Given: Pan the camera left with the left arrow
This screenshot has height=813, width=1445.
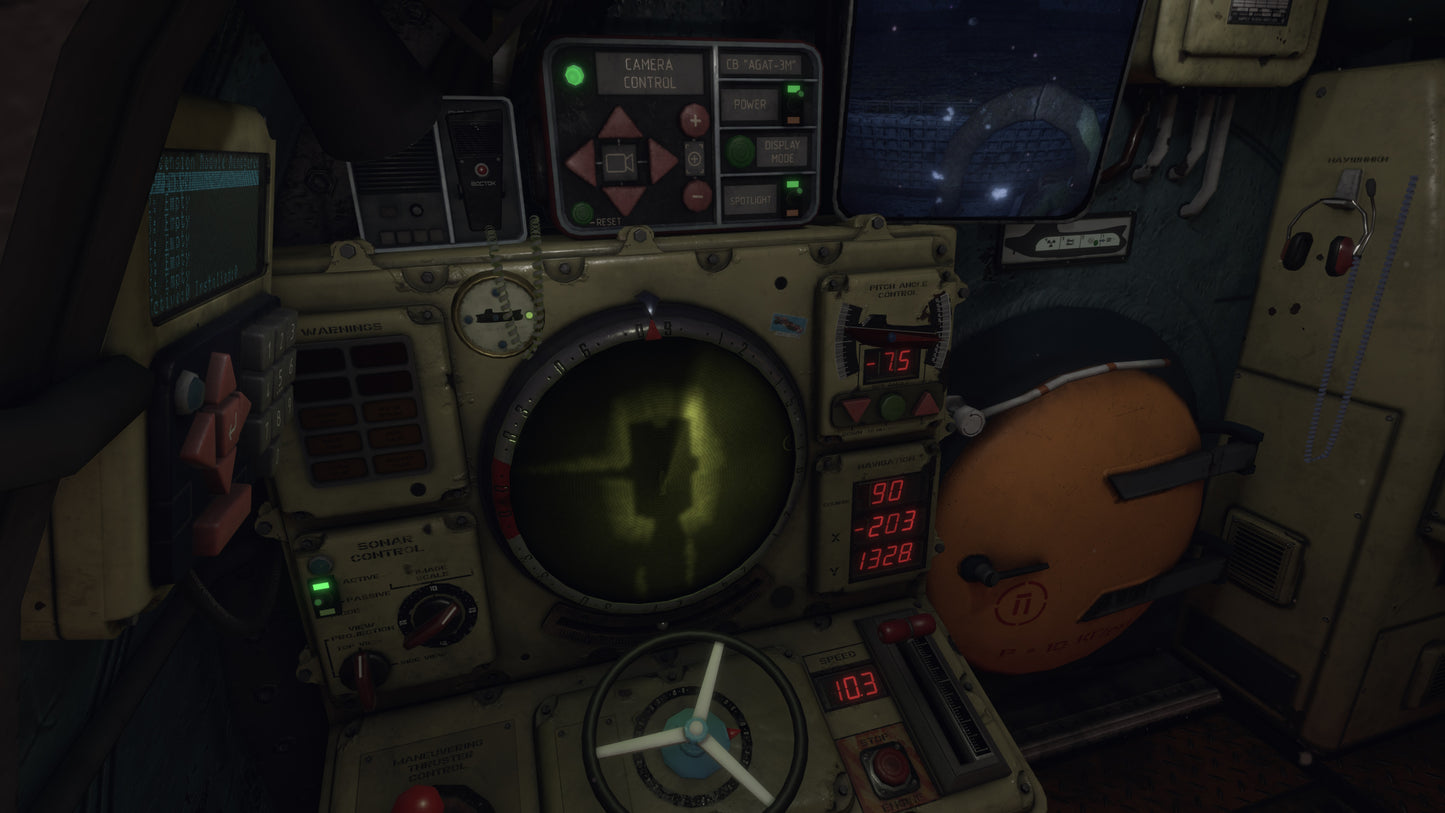Looking at the screenshot, I should pyautogui.click(x=582, y=161).
